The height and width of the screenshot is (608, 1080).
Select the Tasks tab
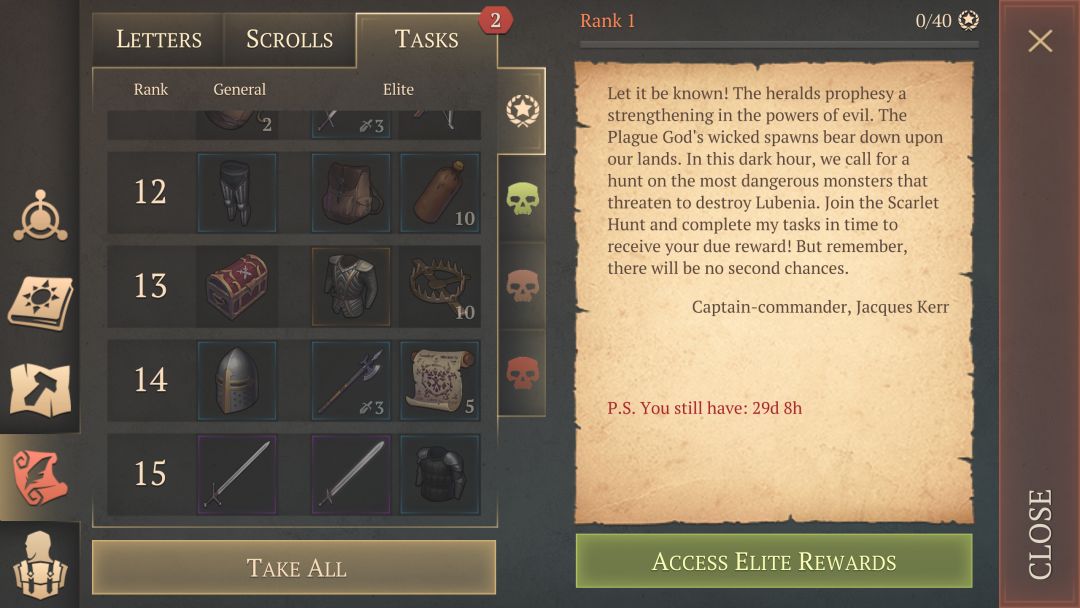click(426, 40)
